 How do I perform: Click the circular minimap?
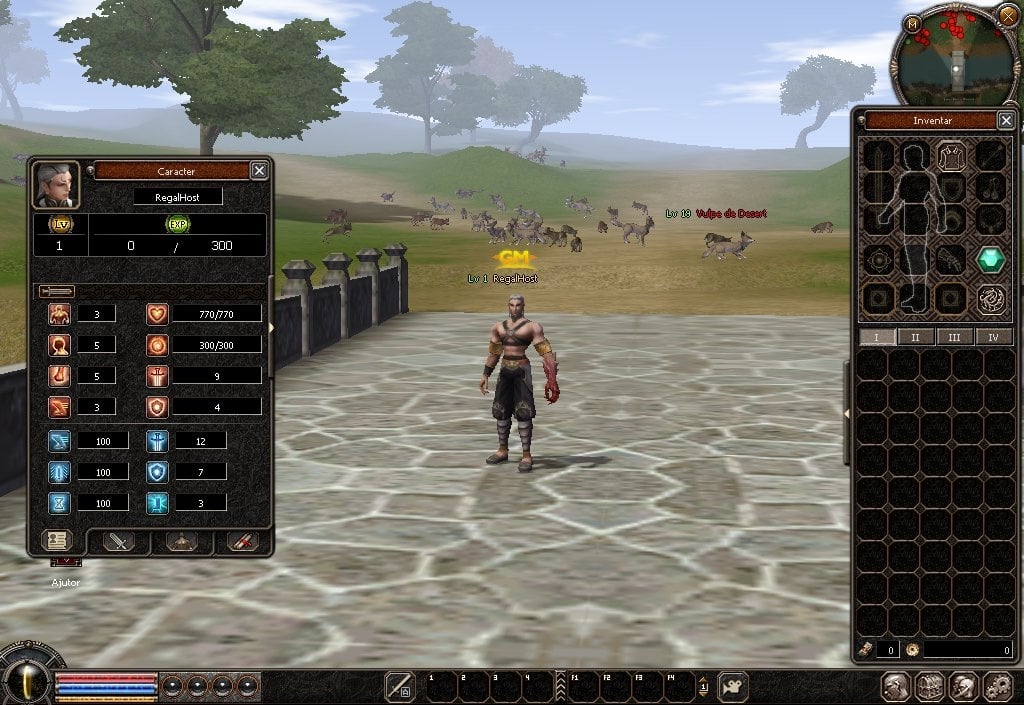coord(957,55)
